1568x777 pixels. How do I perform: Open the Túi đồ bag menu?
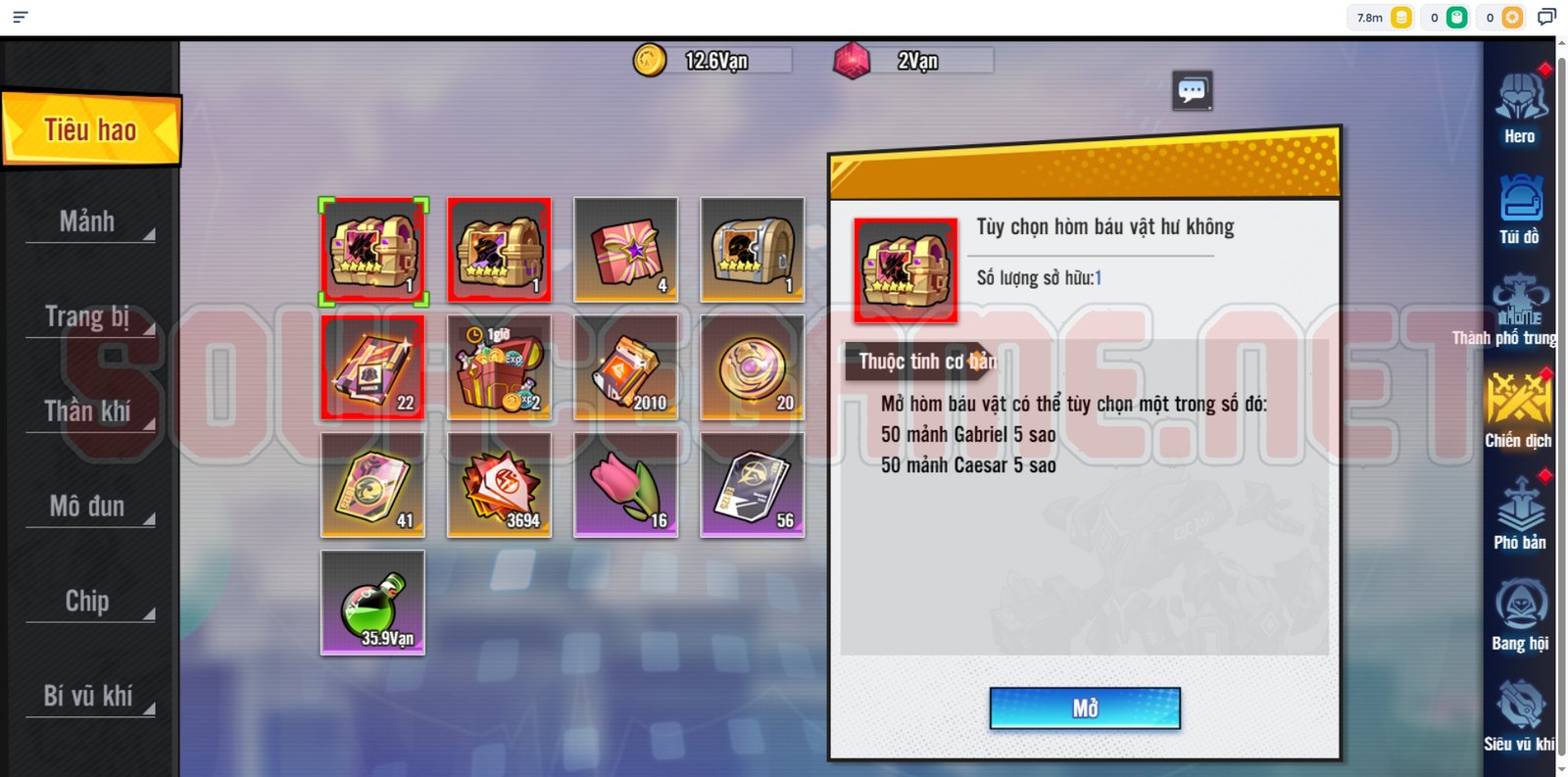tap(1519, 209)
